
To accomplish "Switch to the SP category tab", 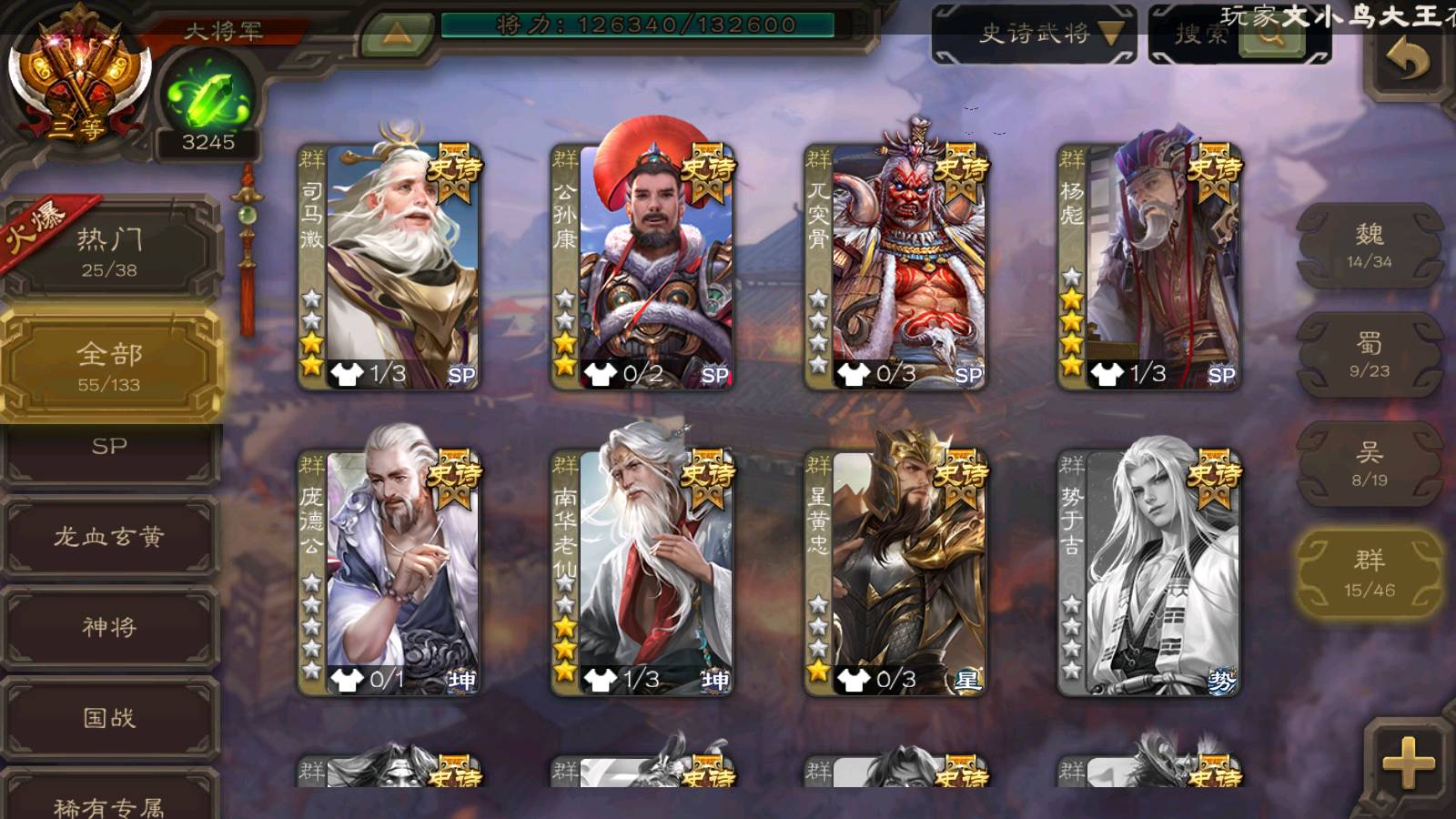I will pos(110,448).
